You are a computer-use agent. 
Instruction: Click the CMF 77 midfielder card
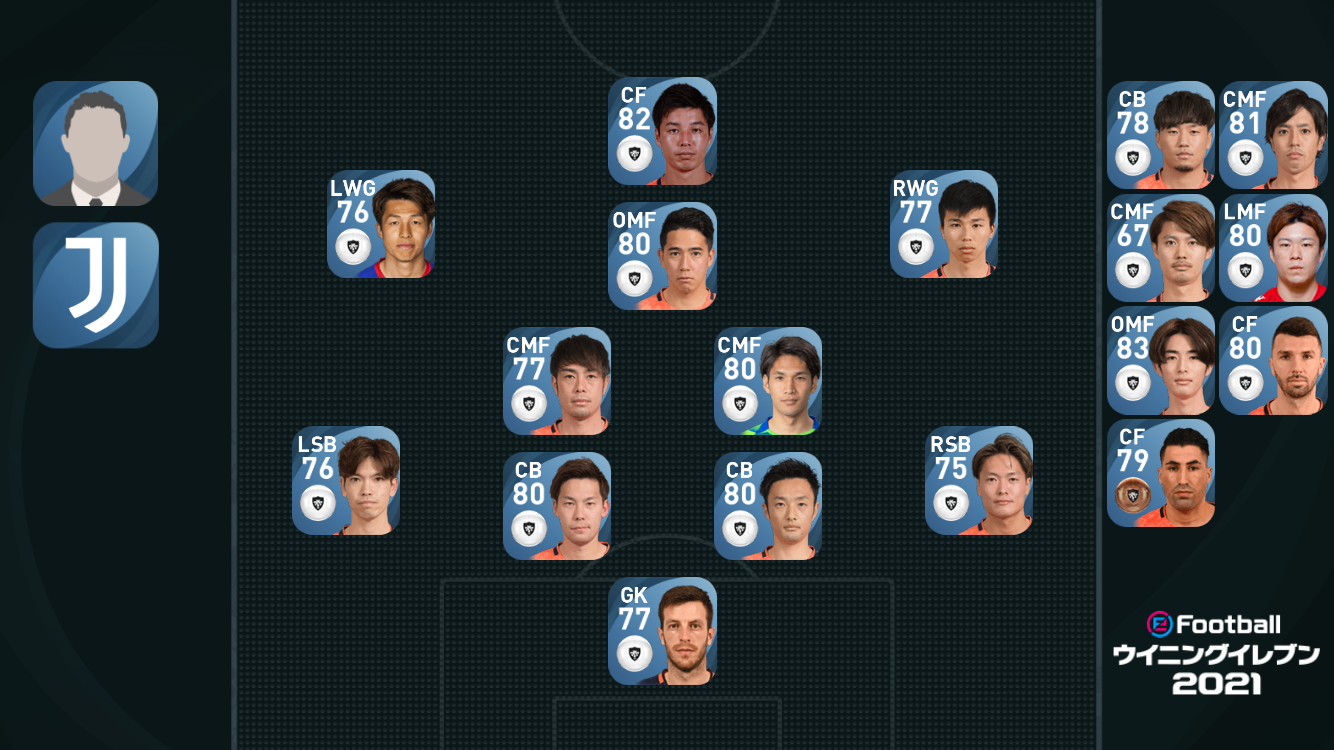coord(557,381)
